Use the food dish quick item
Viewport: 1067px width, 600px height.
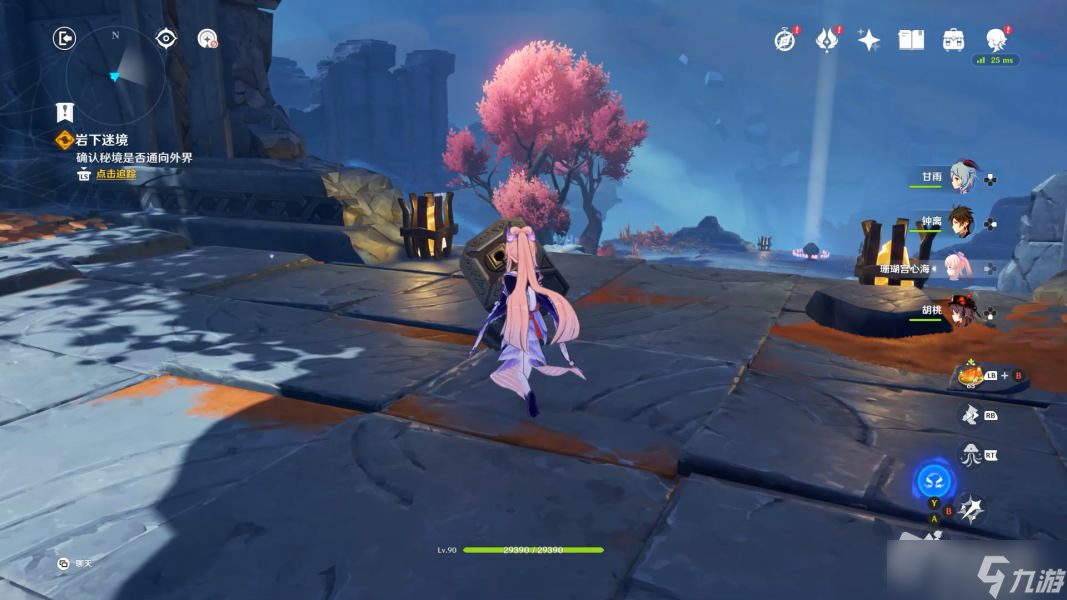click(968, 376)
